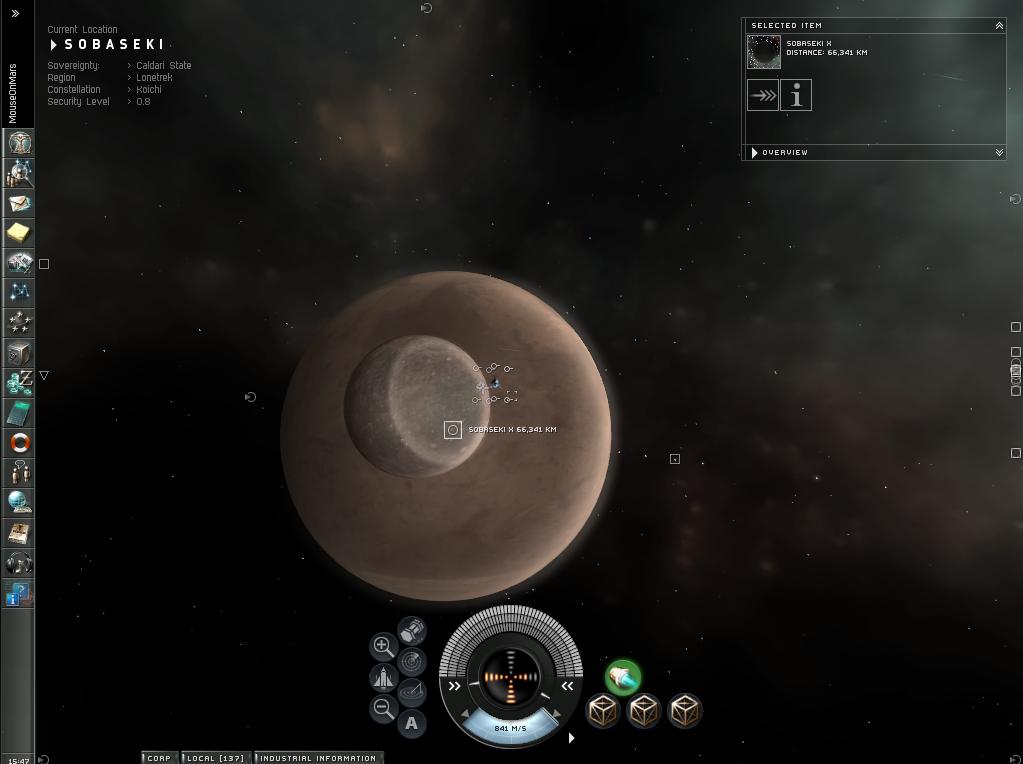Open the Industrial Information channel tab
This screenshot has width=1023, height=764.
coord(318,758)
